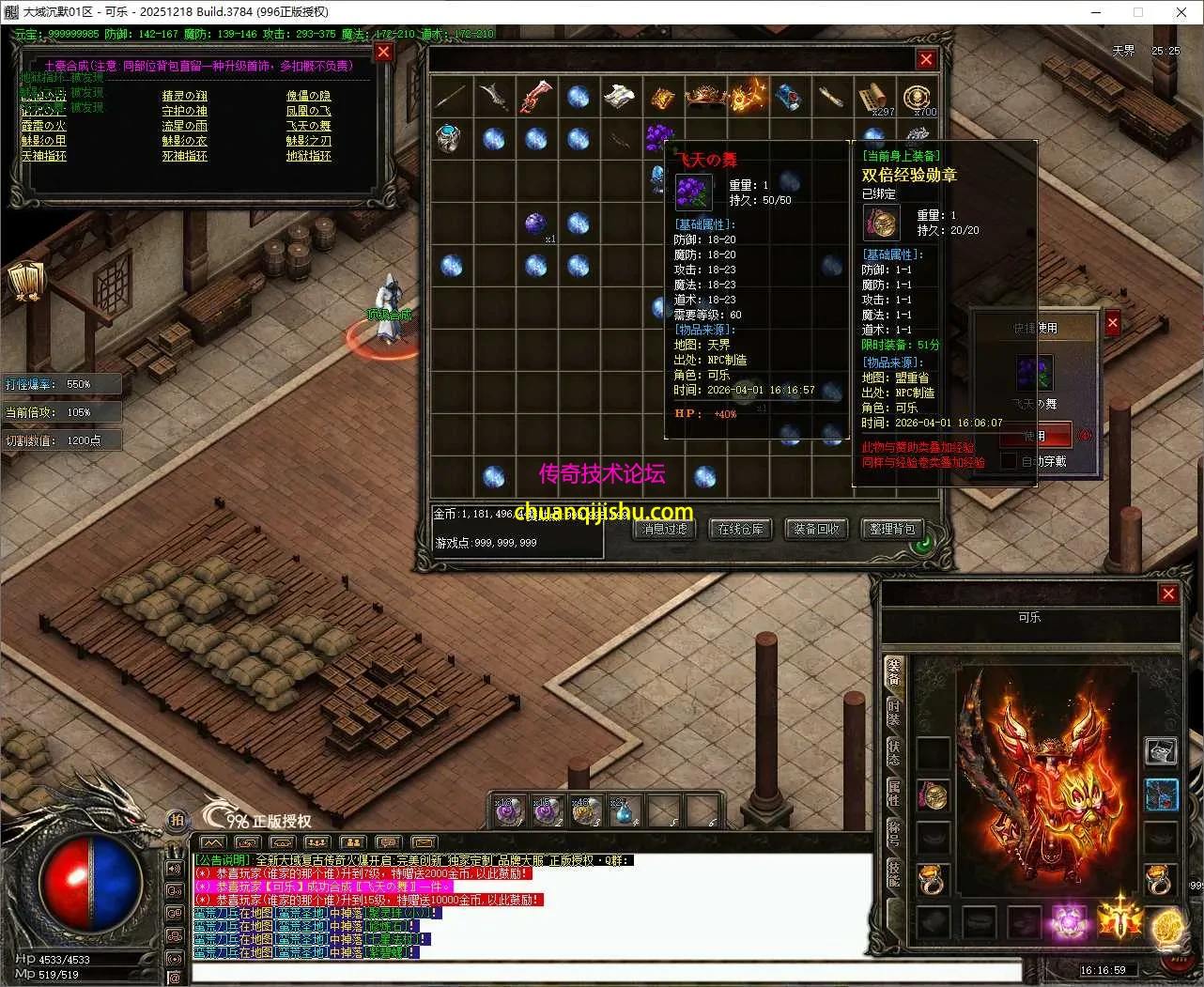Open the 属性 attributes tab
The width and height of the screenshot is (1204, 987).
[894, 792]
